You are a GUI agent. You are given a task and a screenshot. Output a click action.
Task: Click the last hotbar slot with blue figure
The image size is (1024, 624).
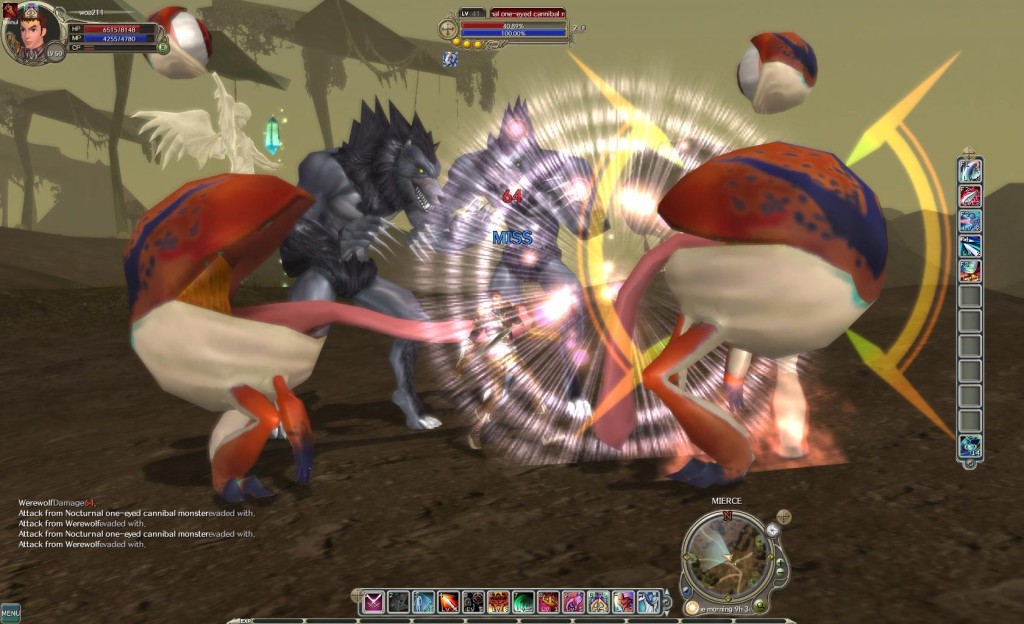(x=648, y=601)
